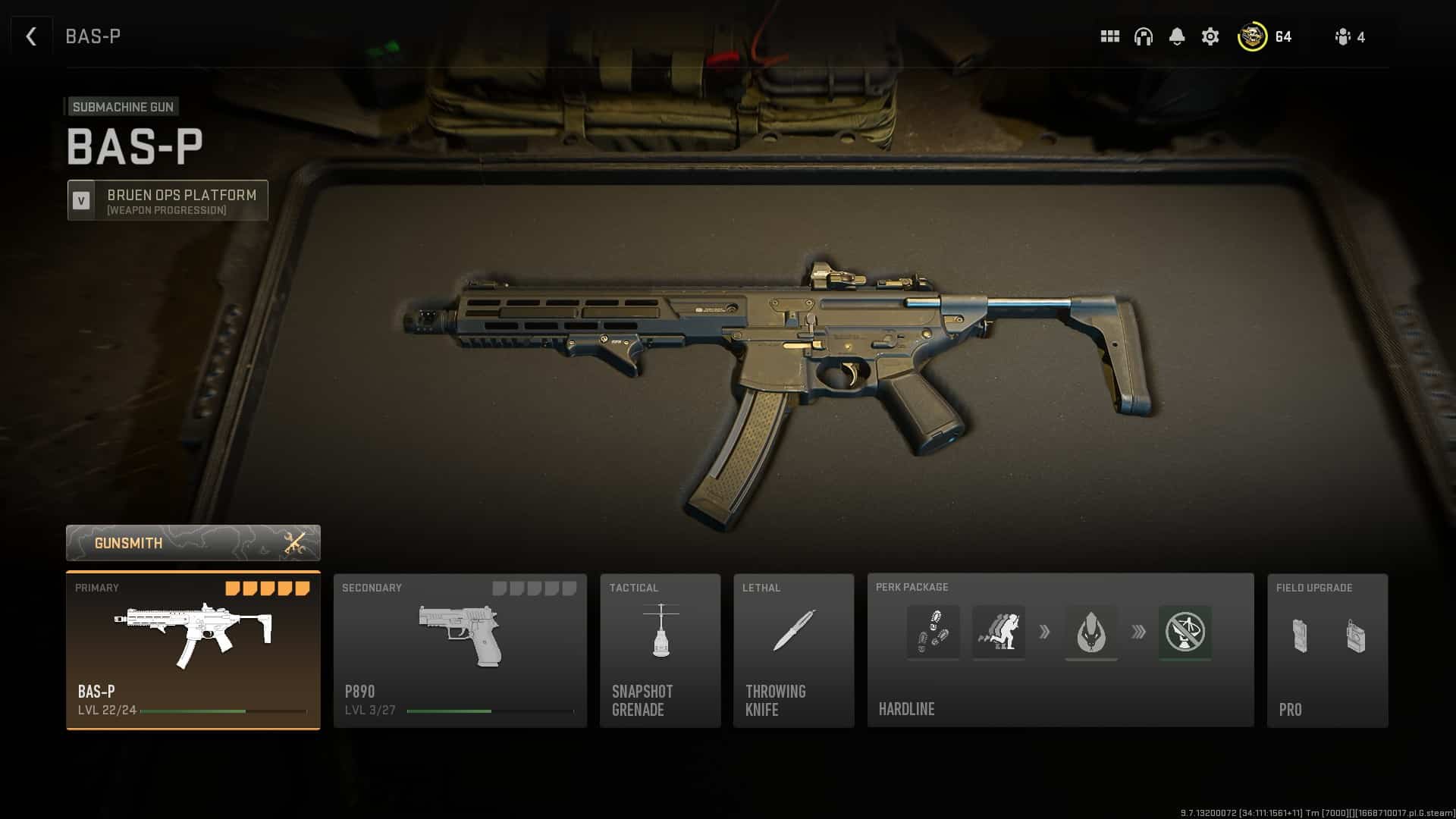Go back using the arrow beside BAS-P
The width and height of the screenshot is (1456, 819).
(30, 36)
